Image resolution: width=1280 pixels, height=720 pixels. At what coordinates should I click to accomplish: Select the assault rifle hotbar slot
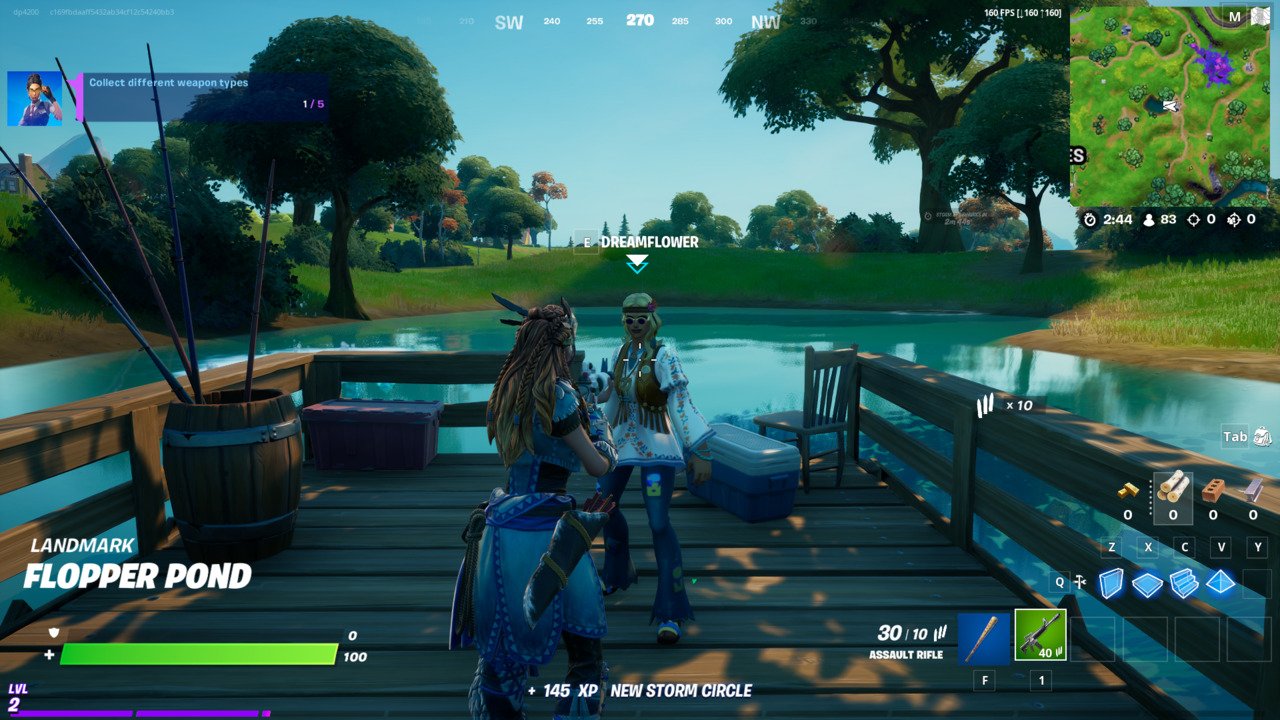tap(1040, 637)
